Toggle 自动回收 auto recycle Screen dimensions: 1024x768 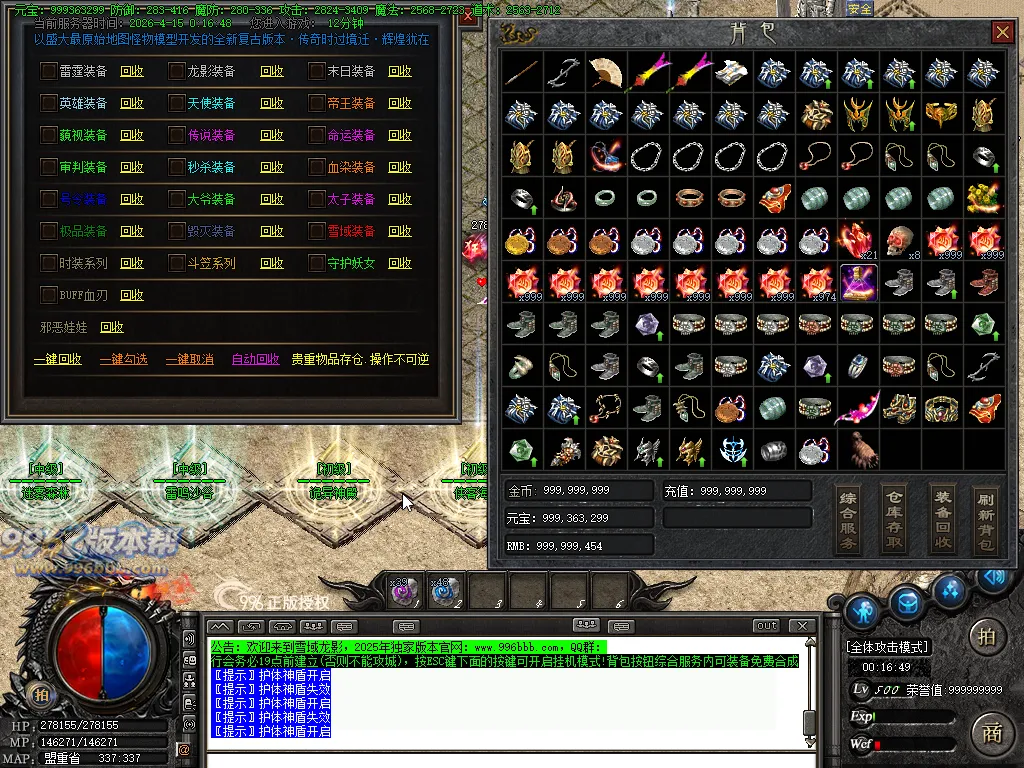click(x=256, y=359)
